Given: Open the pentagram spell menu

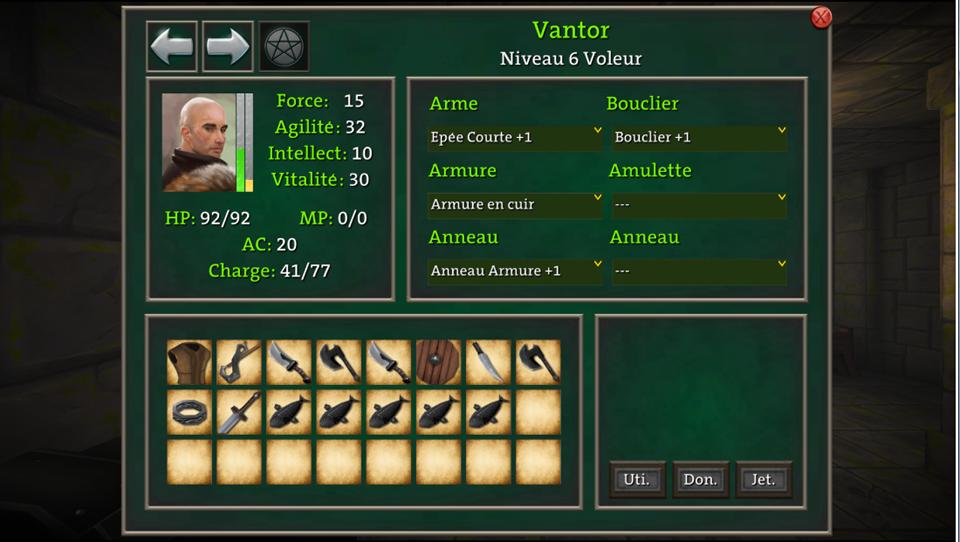Looking at the screenshot, I should pyautogui.click(x=284, y=47).
